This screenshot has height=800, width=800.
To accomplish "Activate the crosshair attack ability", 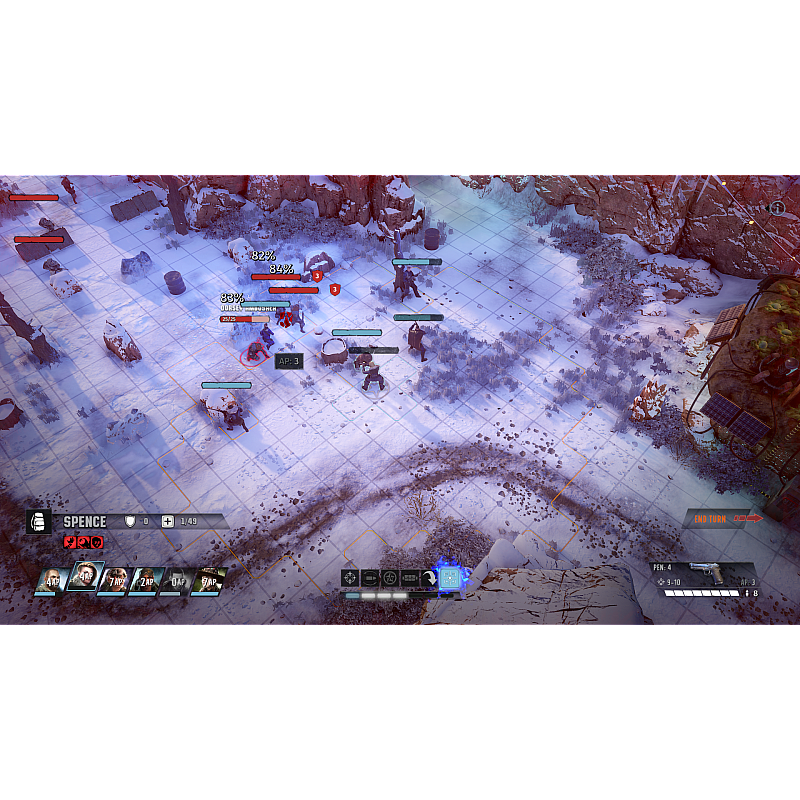I will pyautogui.click(x=350, y=578).
